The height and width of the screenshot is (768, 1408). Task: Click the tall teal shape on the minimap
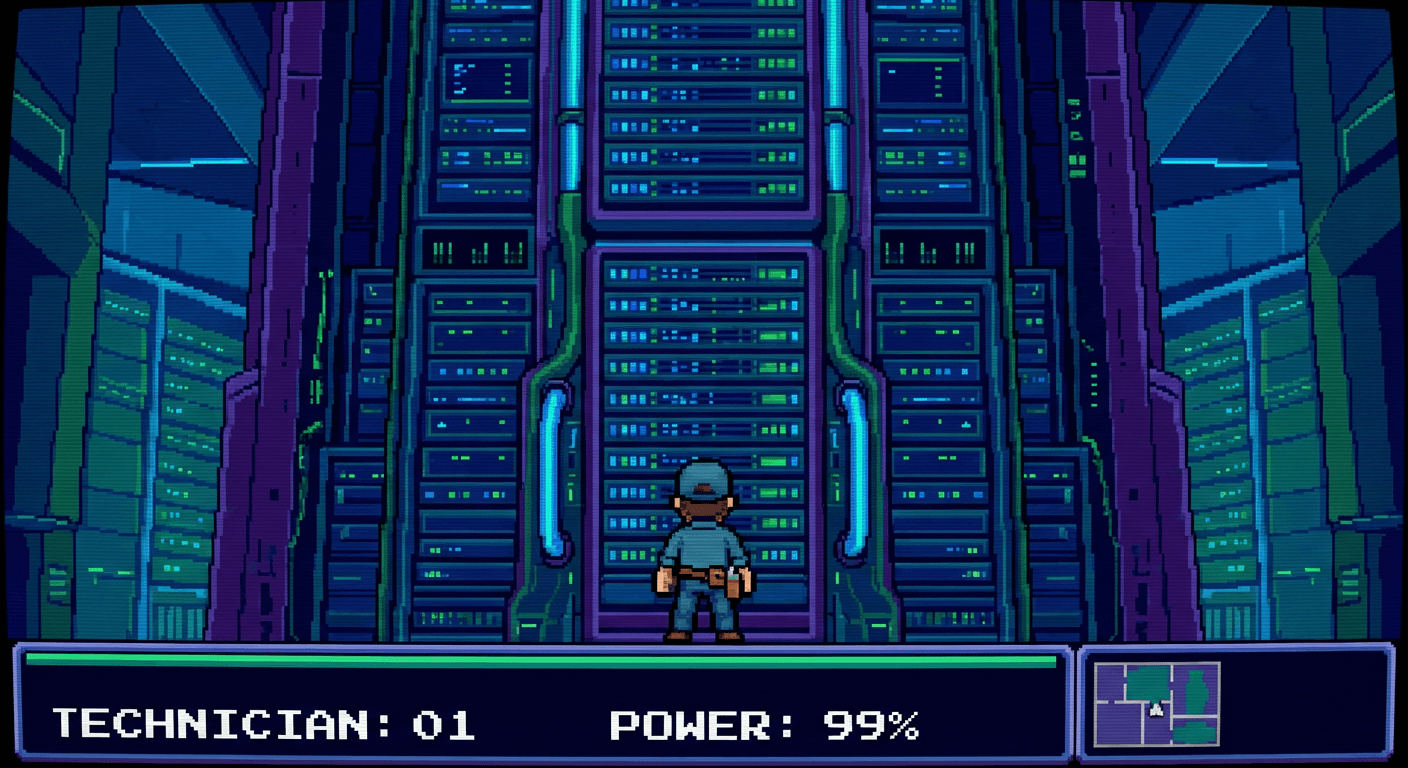[x=1197, y=693]
